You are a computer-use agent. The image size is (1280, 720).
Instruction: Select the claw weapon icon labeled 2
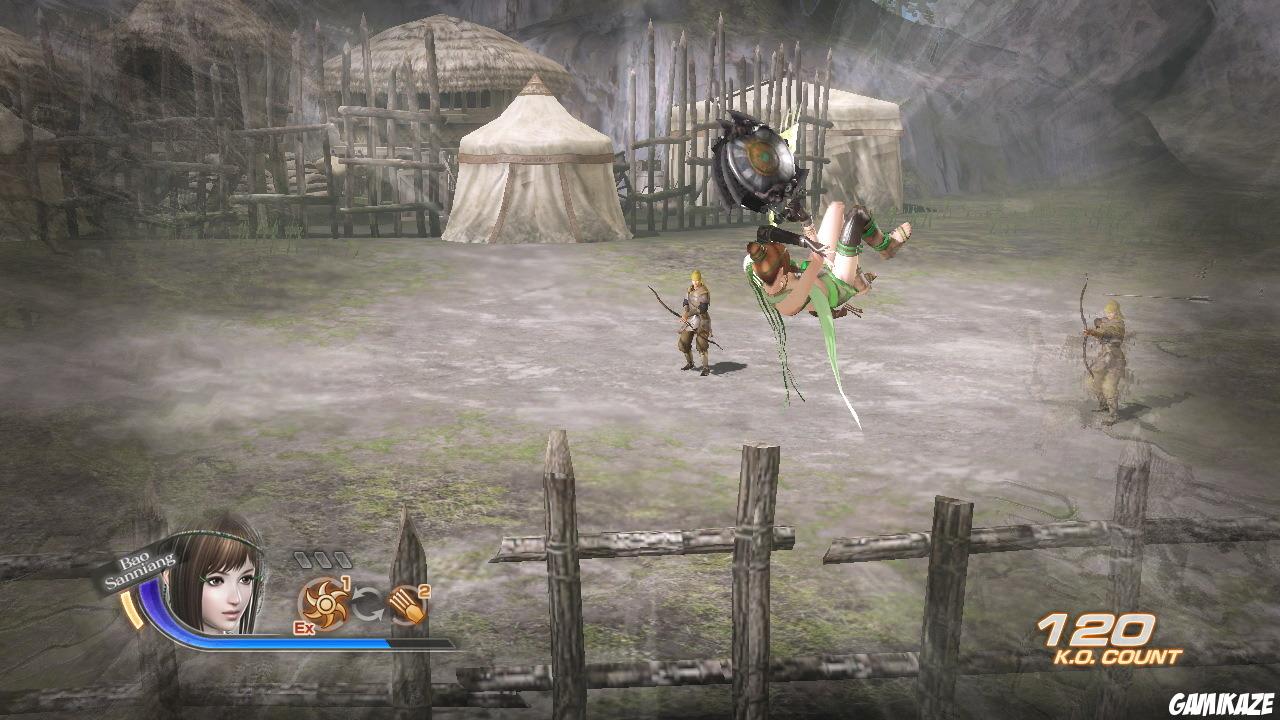[x=406, y=602]
